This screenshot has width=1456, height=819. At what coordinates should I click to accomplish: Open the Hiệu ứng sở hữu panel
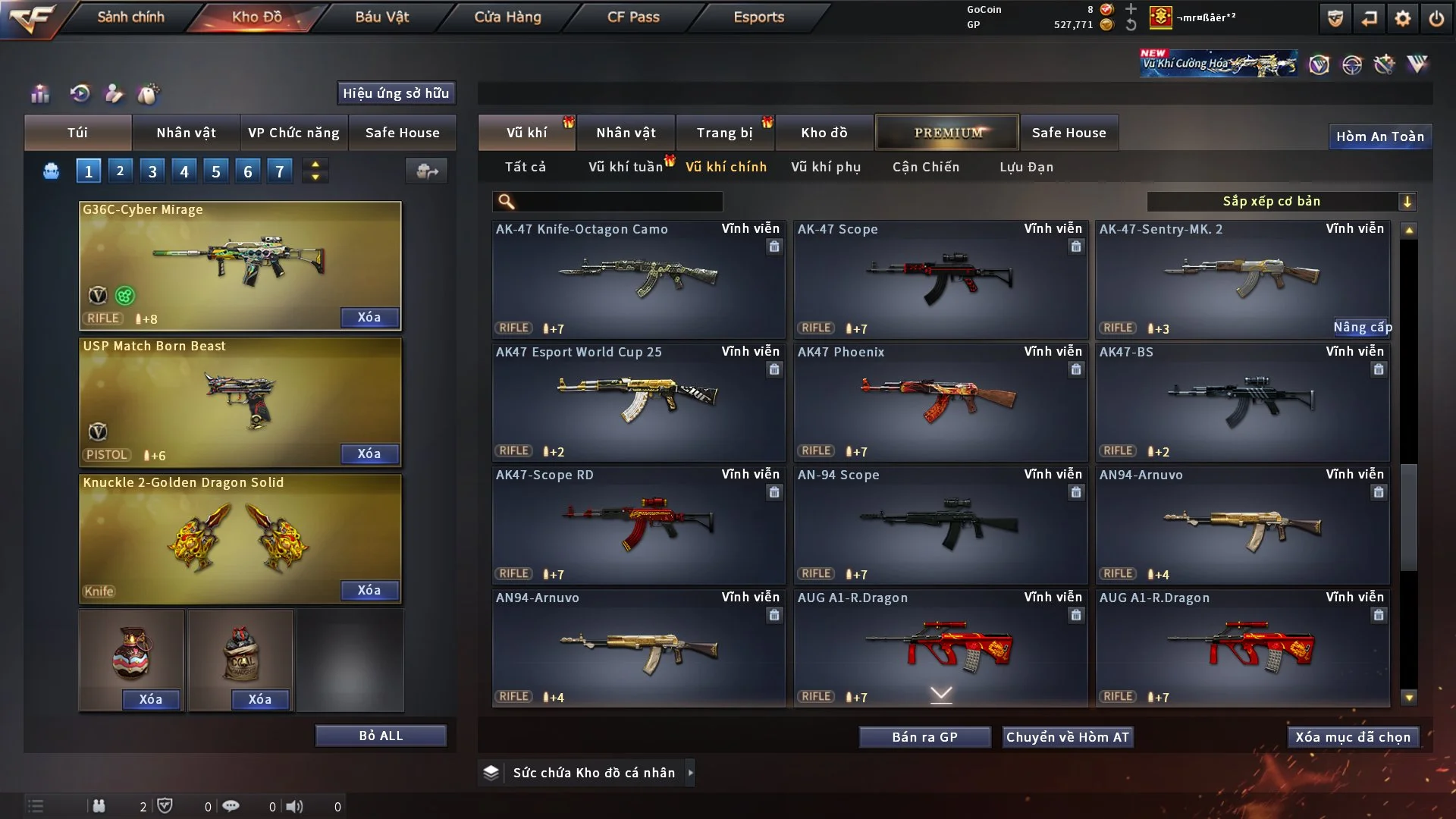396,93
